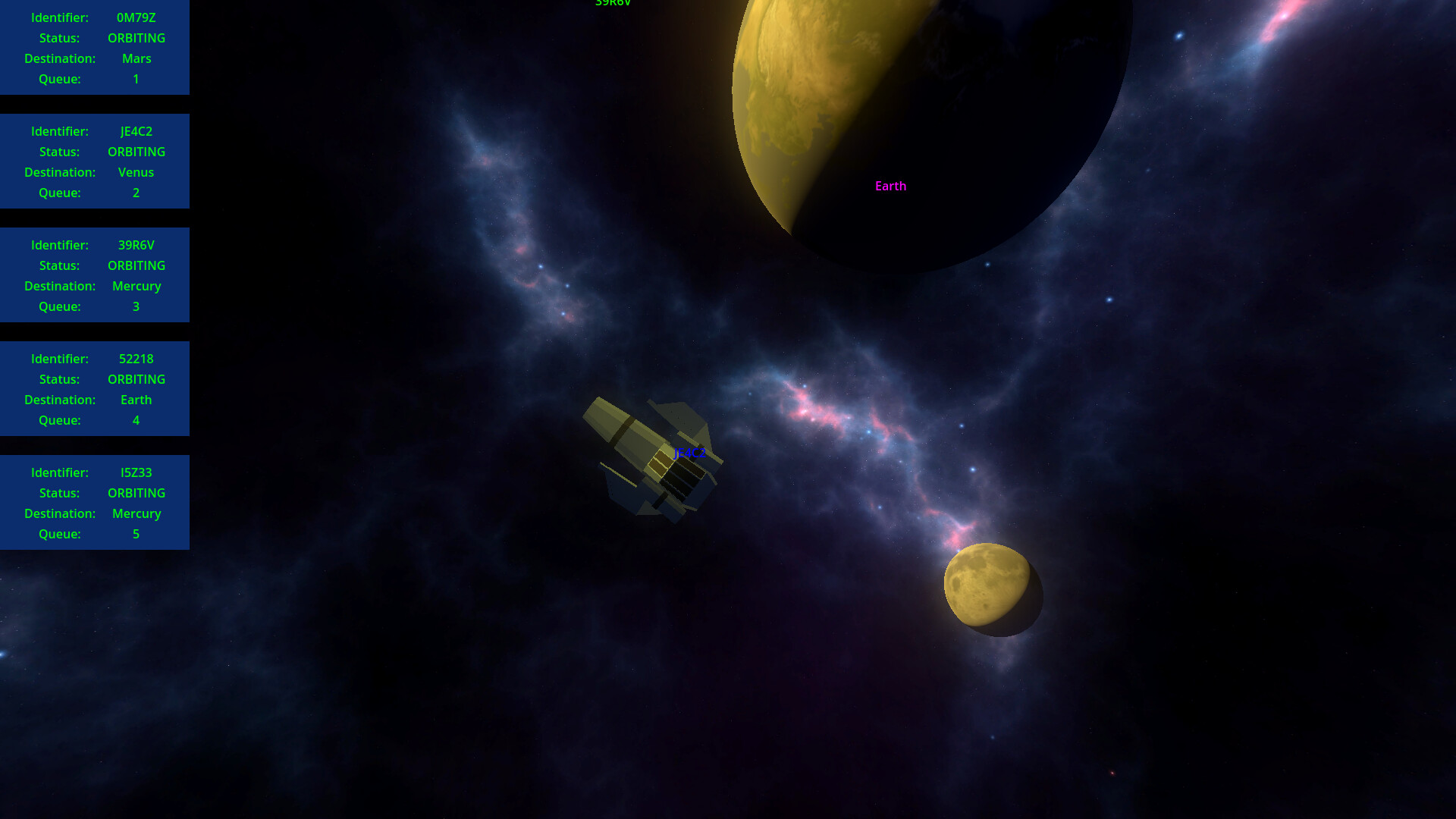Click Queue value 3 in 39R6V panel

pos(136,306)
